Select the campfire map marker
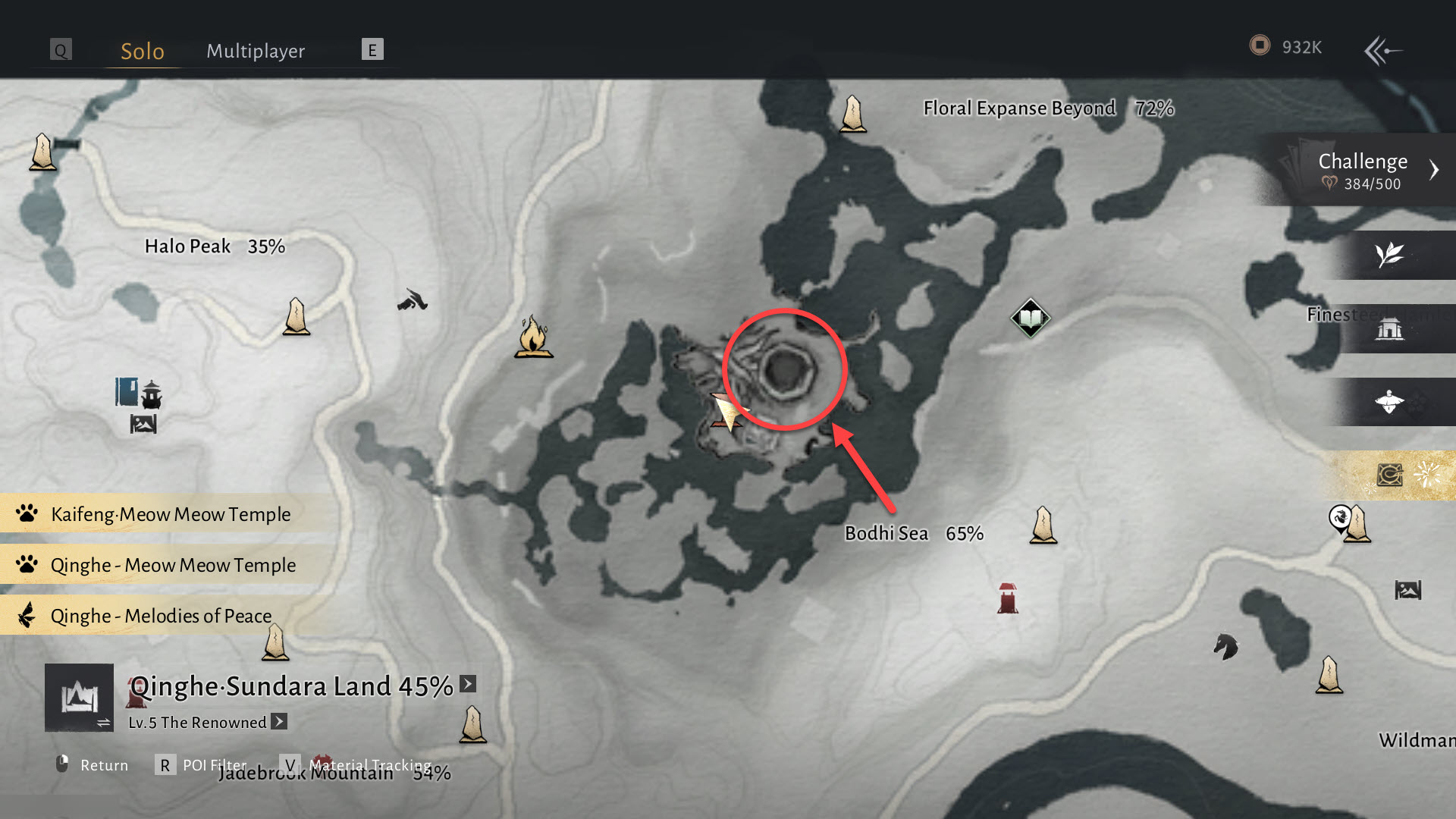Viewport: 1456px width, 819px height. point(533,337)
